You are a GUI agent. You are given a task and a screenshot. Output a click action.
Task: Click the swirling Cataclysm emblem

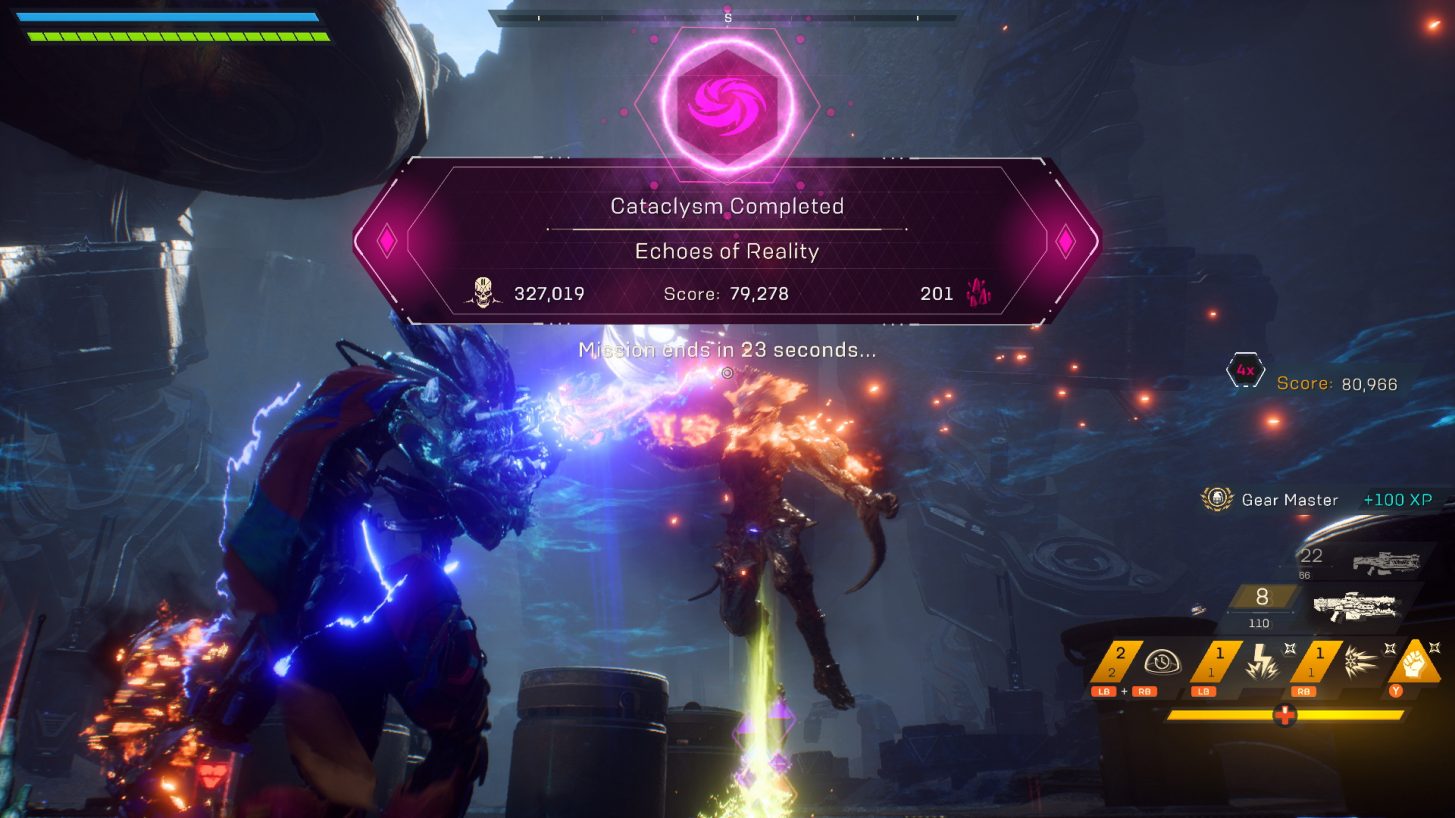(x=728, y=102)
